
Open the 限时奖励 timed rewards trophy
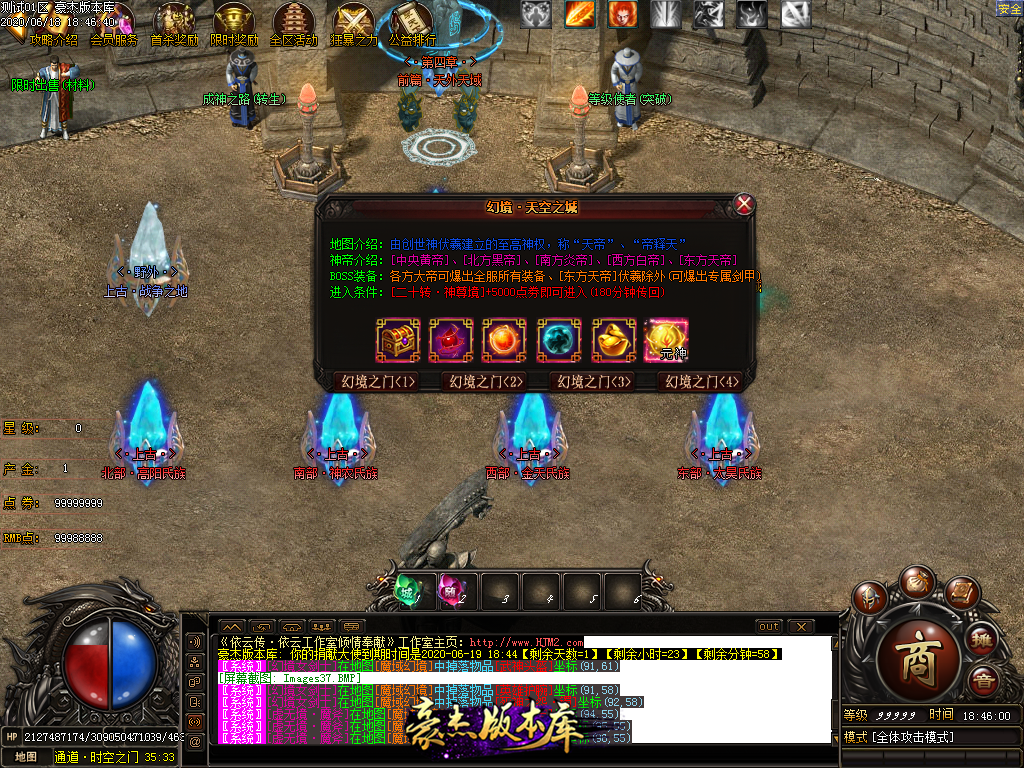coord(234,27)
